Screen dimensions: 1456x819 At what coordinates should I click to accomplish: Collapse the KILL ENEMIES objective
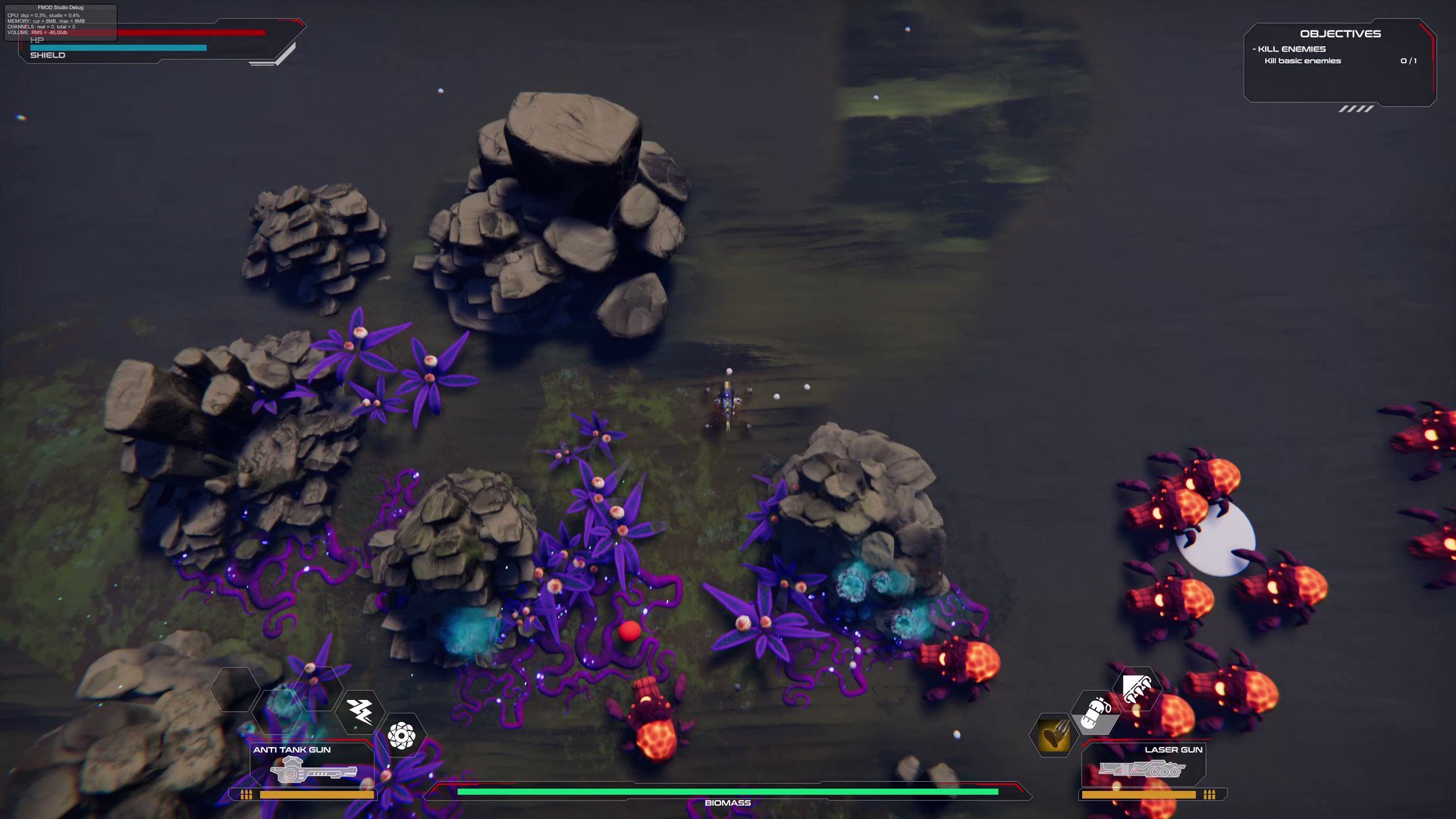pyautogui.click(x=1289, y=48)
